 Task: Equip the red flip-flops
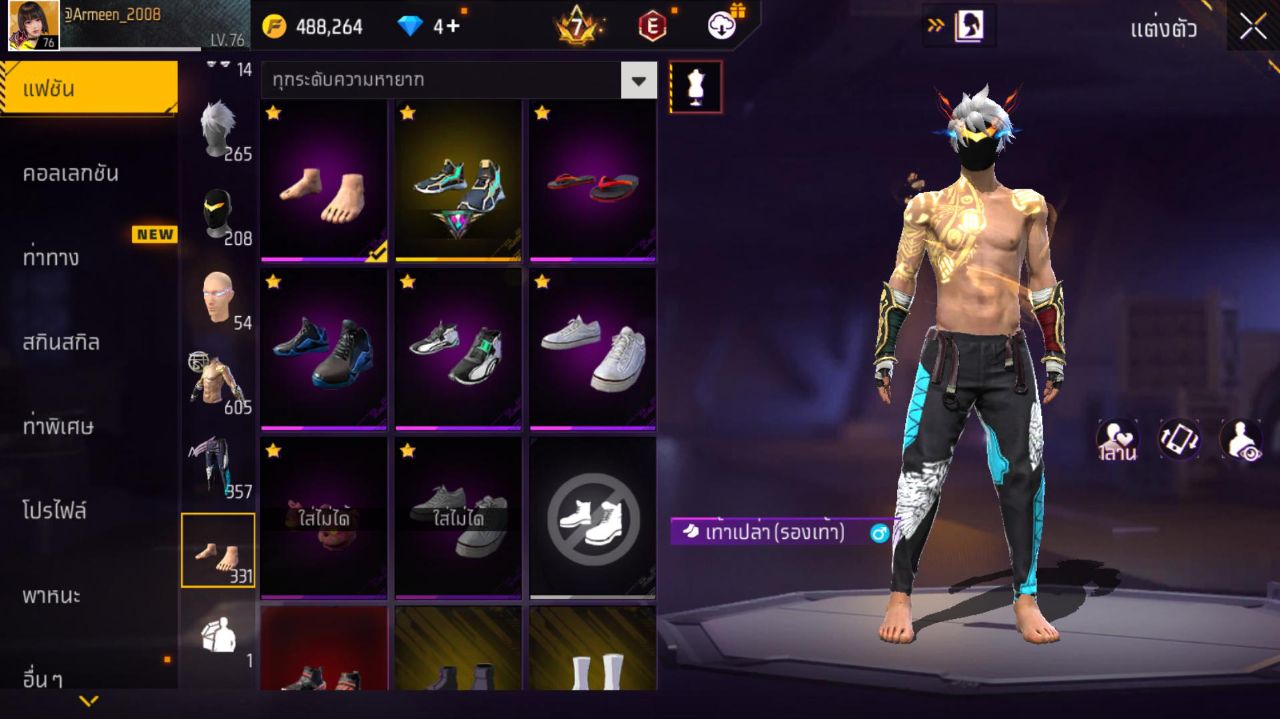[592, 180]
